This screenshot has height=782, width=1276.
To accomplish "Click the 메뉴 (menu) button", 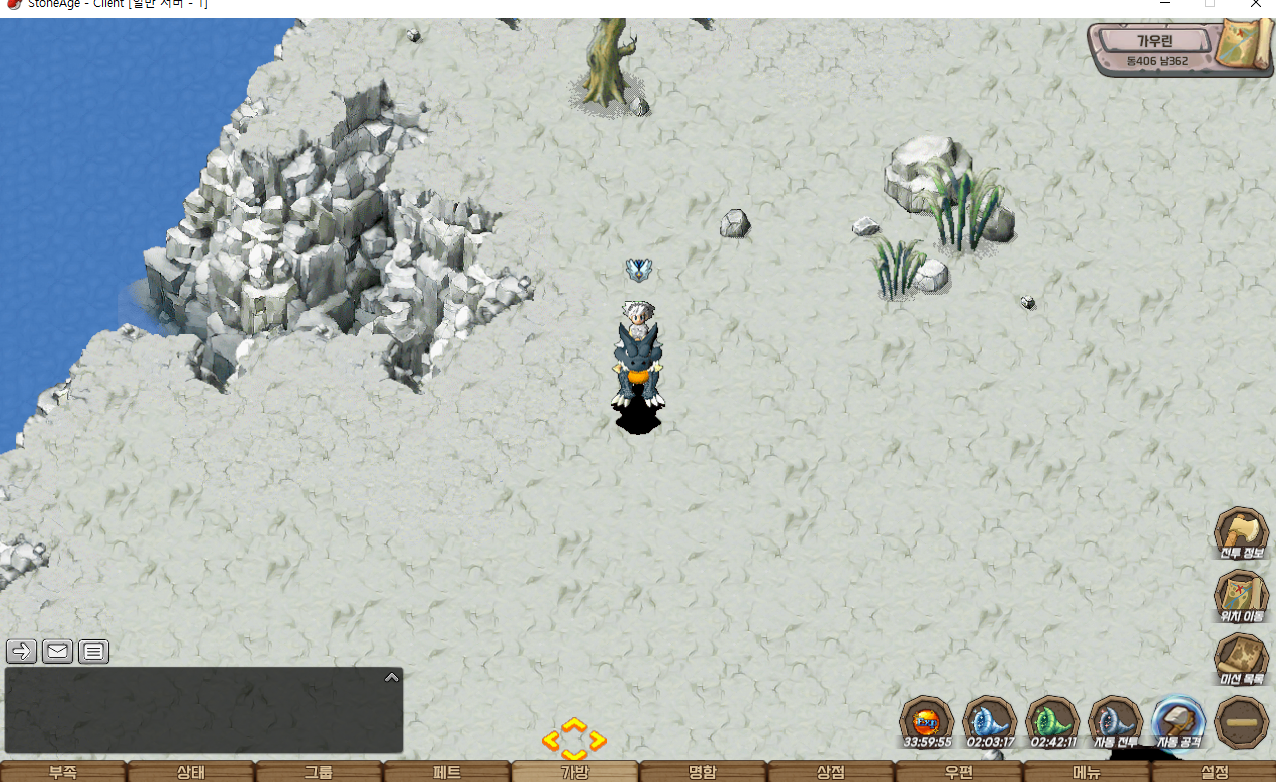I will tap(1087, 772).
